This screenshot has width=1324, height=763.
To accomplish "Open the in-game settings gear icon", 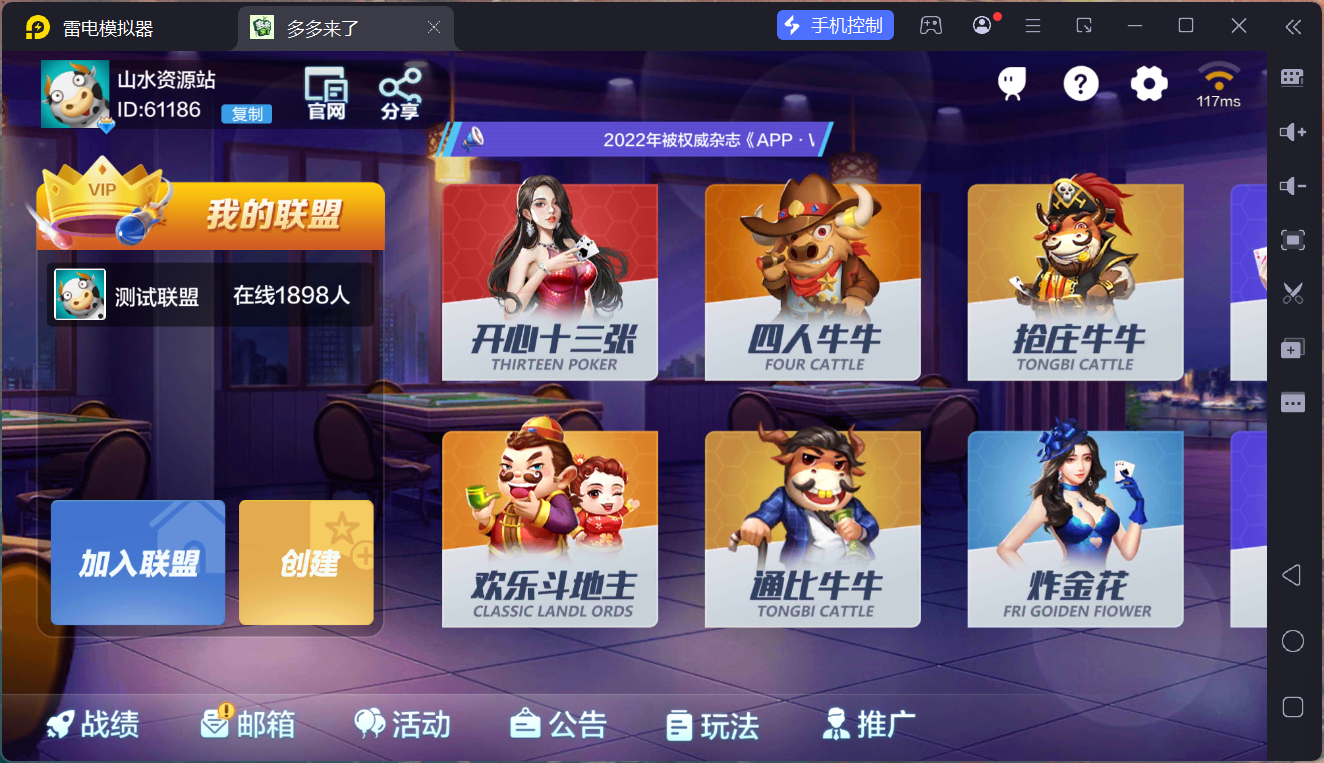I will point(1148,85).
